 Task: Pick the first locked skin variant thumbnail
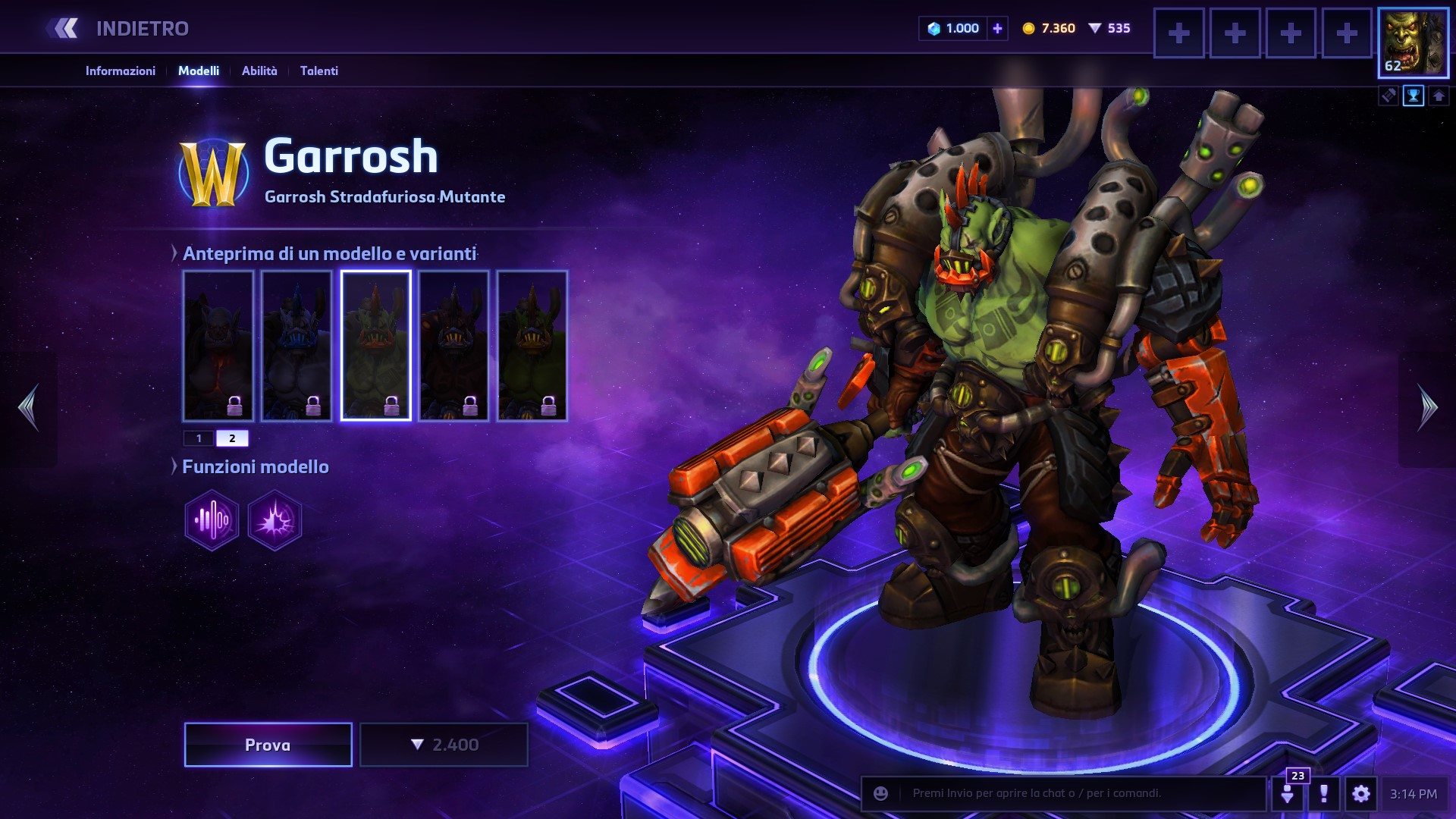[218, 345]
